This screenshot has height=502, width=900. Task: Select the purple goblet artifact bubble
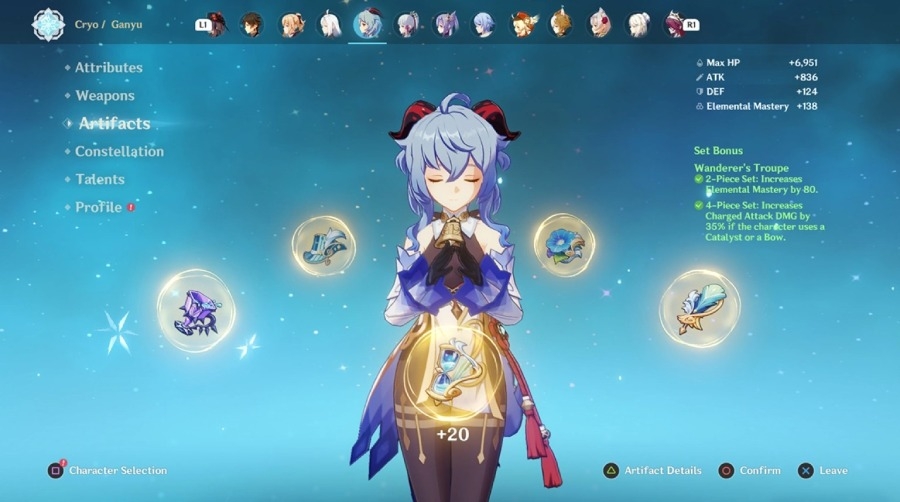pos(196,310)
